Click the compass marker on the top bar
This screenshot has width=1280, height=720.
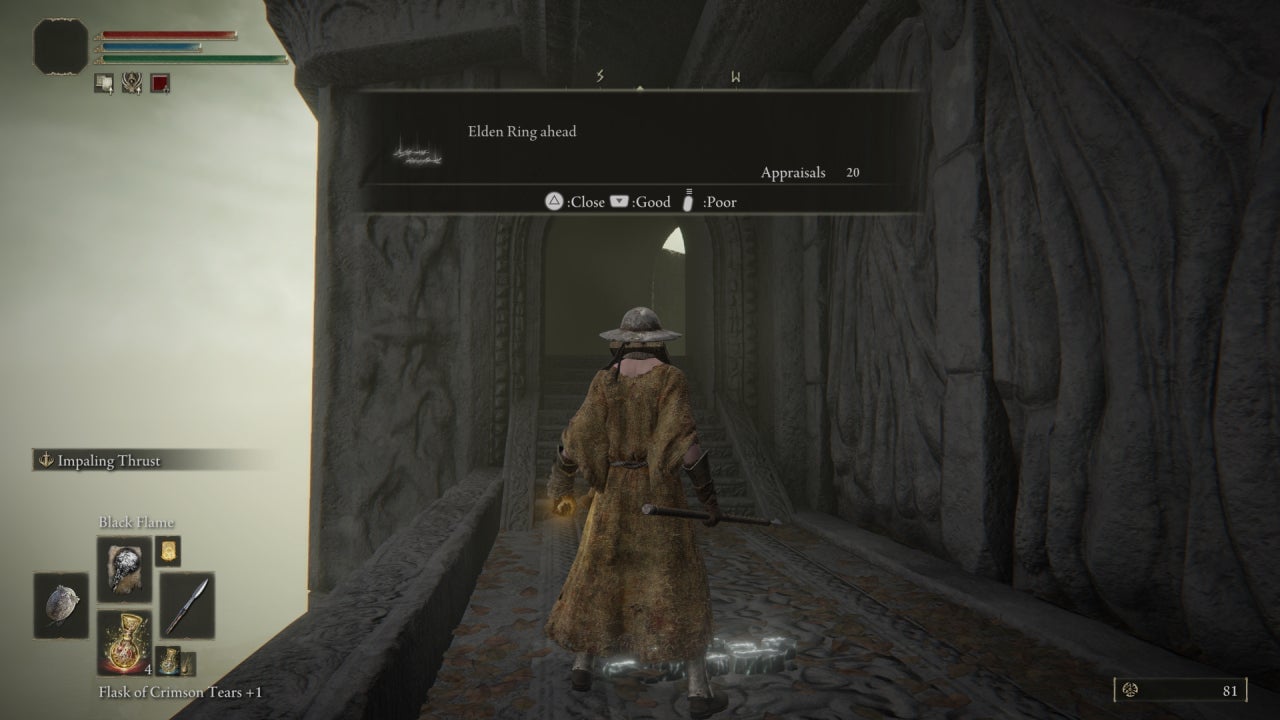coord(640,88)
